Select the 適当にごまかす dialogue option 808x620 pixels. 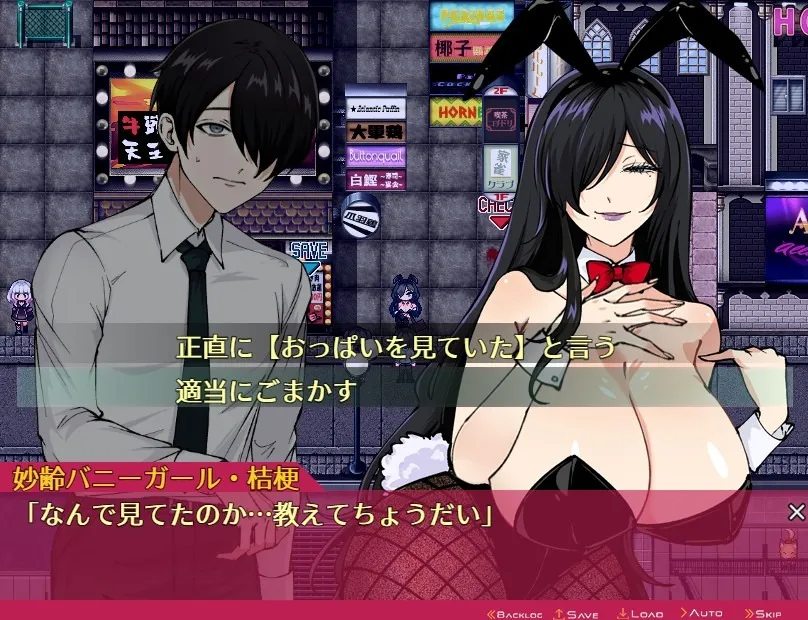(266, 390)
